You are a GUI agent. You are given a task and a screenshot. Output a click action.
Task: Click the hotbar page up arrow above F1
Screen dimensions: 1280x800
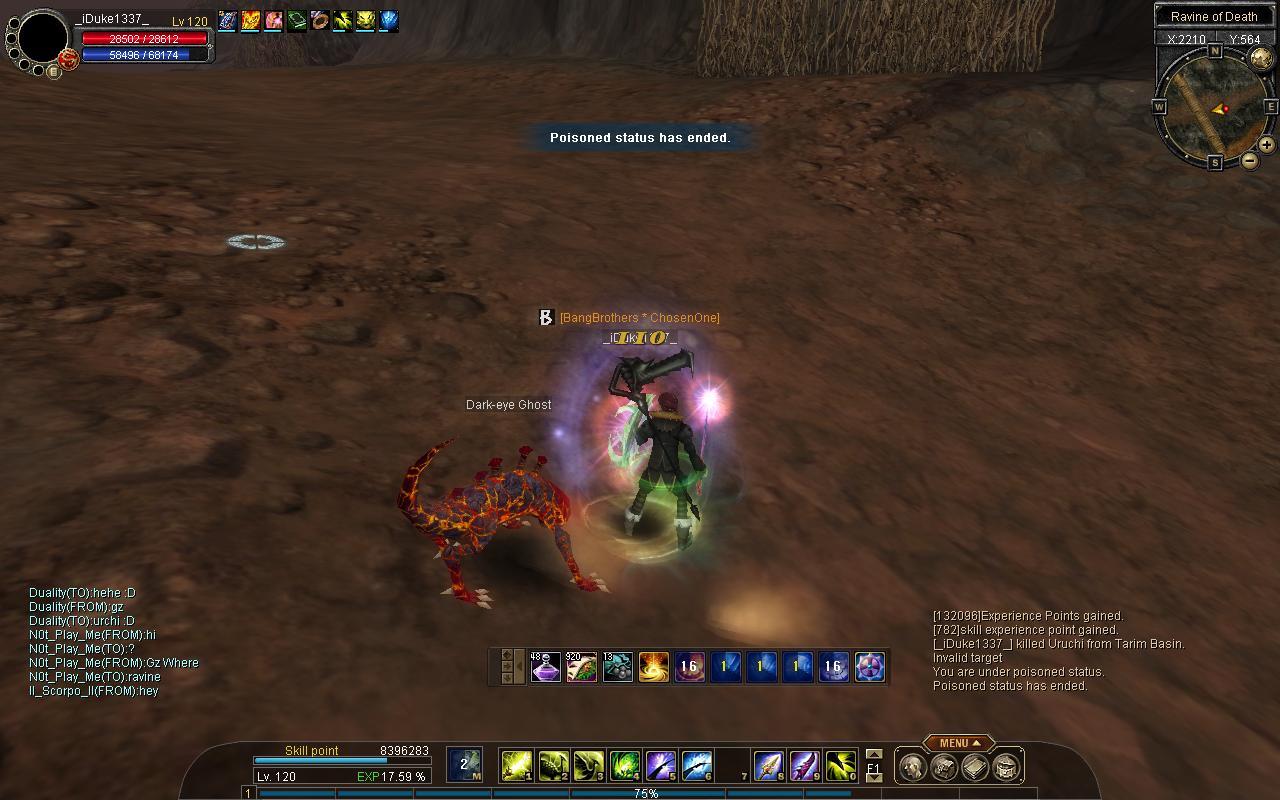click(874, 755)
